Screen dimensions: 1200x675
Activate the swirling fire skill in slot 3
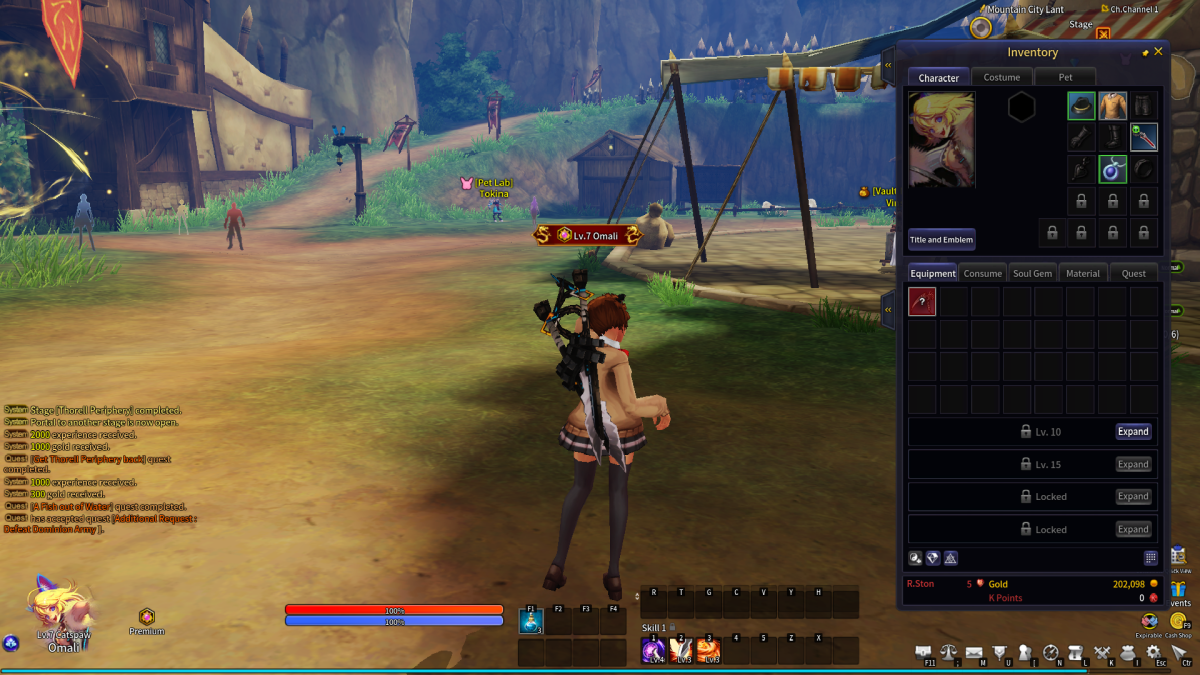[x=708, y=651]
